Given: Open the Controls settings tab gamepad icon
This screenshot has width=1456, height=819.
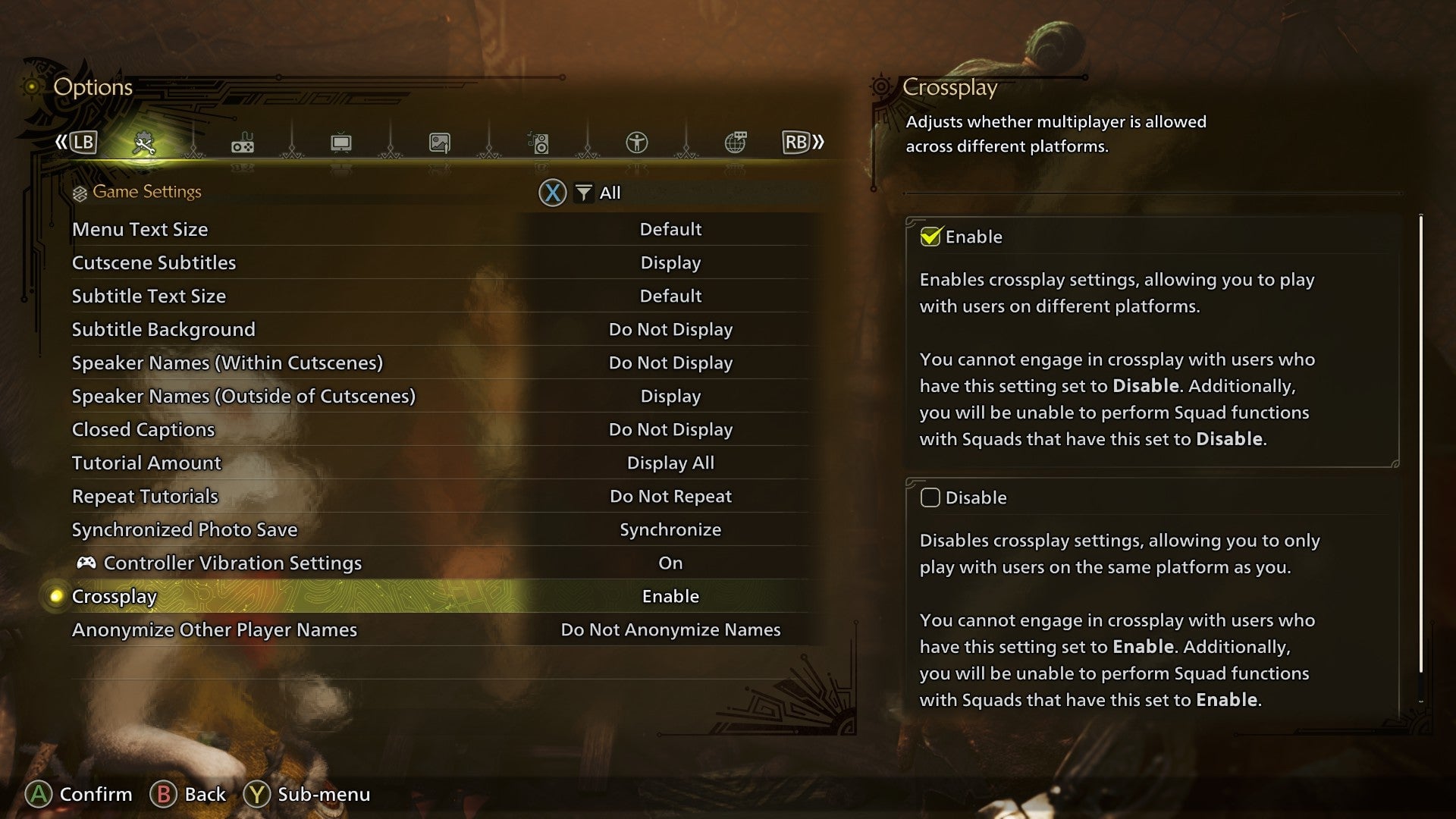Looking at the screenshot, I should point(243,143).
